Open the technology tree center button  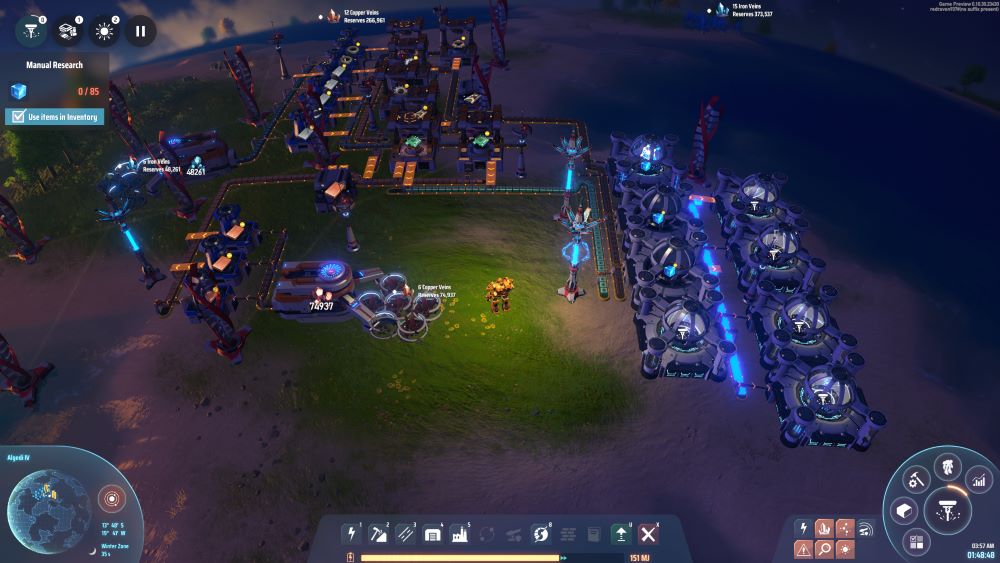(946, 508)
